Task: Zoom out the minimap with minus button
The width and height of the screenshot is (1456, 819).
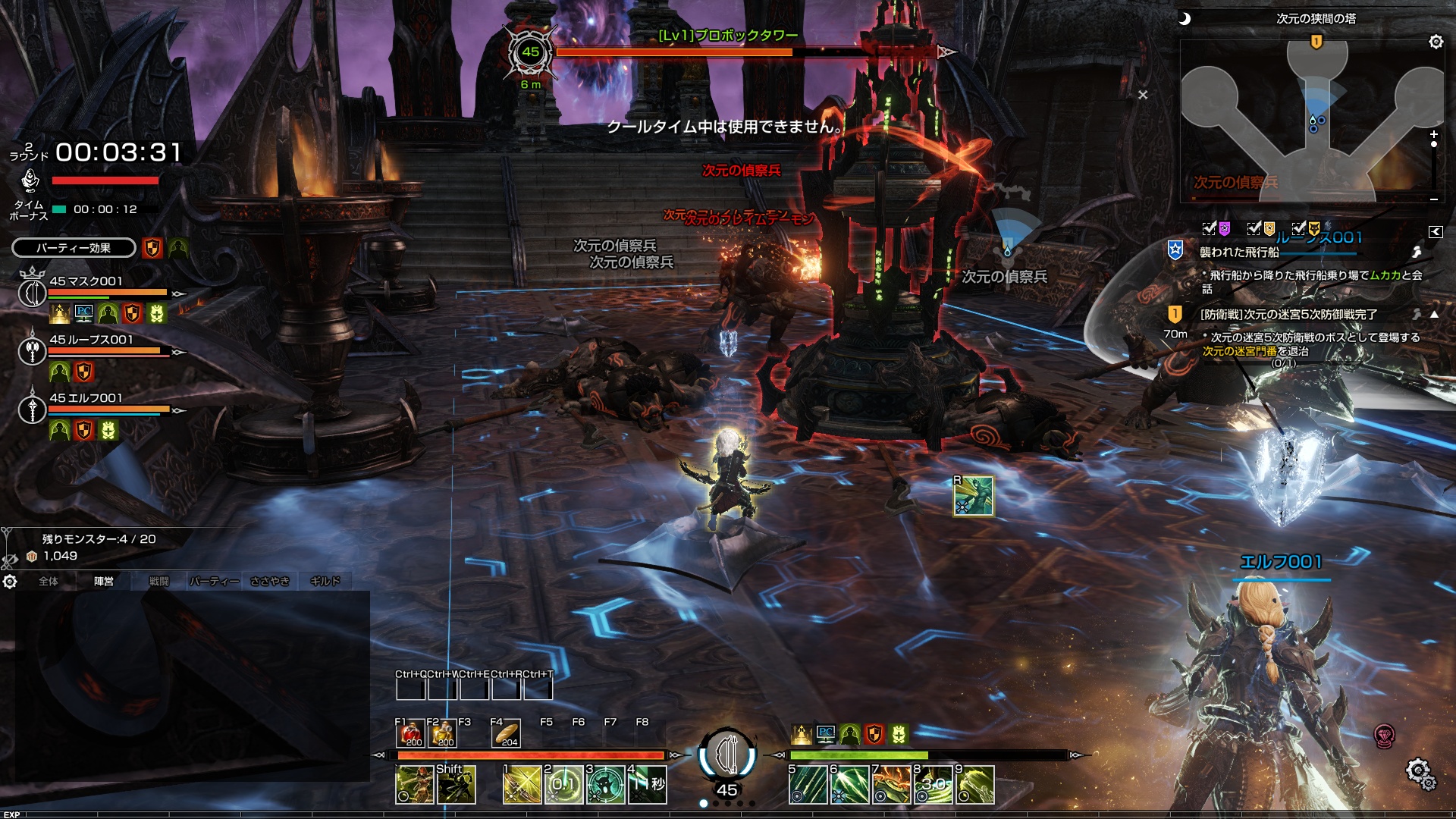Action: coord(1433,199)
